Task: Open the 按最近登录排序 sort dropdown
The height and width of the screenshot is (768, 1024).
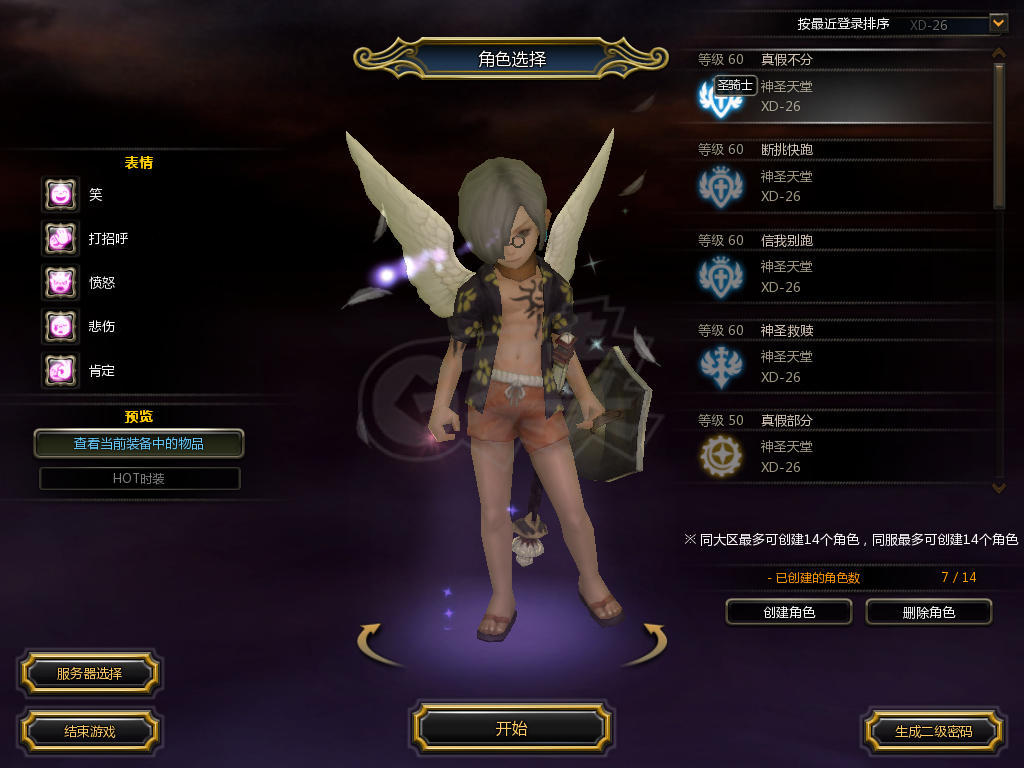Action: point(997,23)
